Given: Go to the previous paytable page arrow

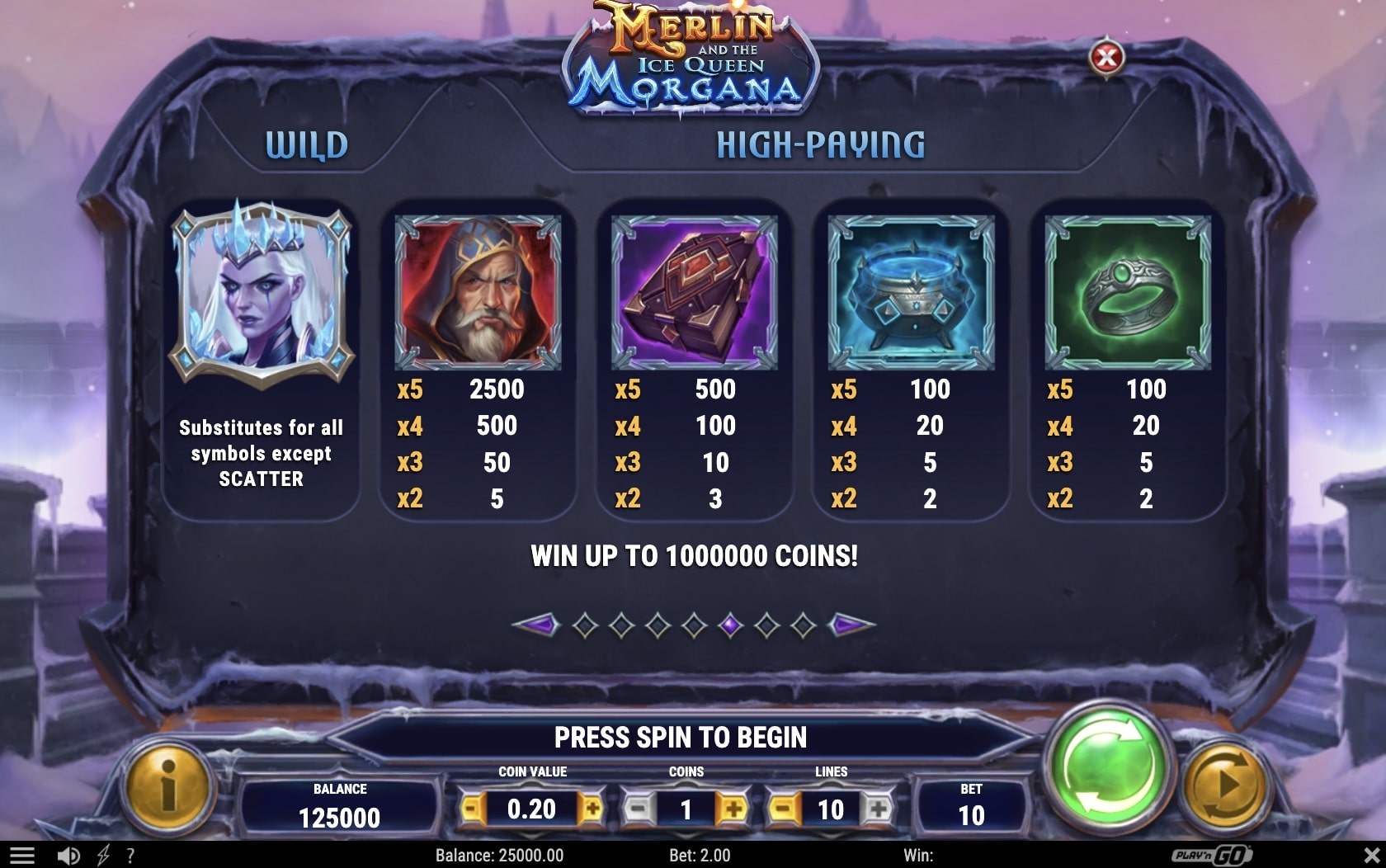Looking at the screenshot, I should pos(536,625).
